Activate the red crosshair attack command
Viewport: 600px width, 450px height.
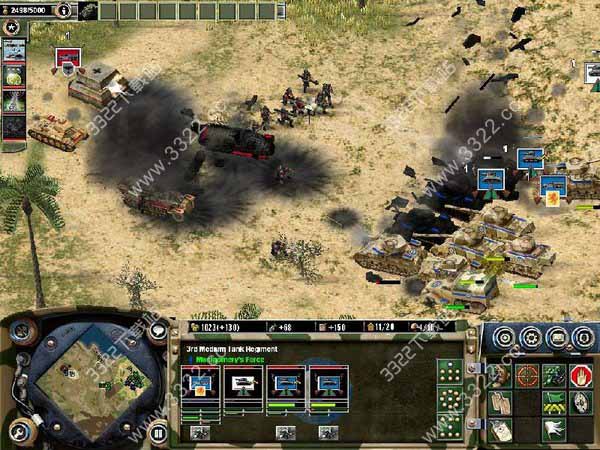pos(527,375)
